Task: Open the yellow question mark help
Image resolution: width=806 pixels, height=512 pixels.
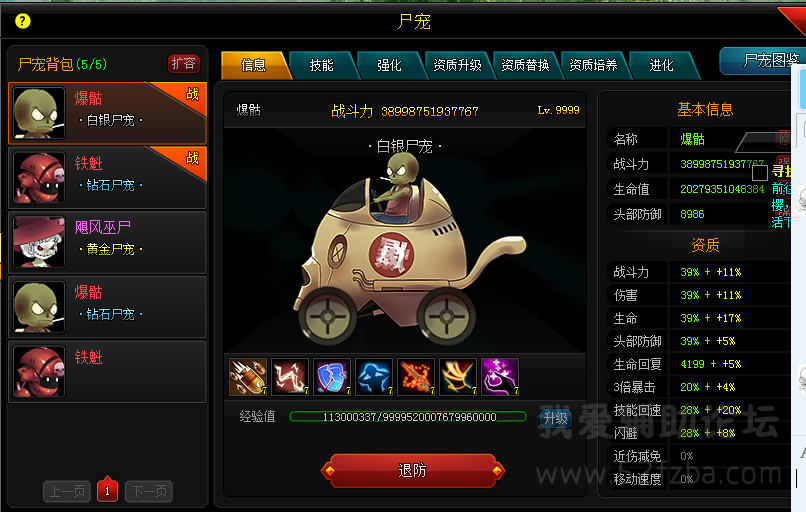Action: point(23,21)
